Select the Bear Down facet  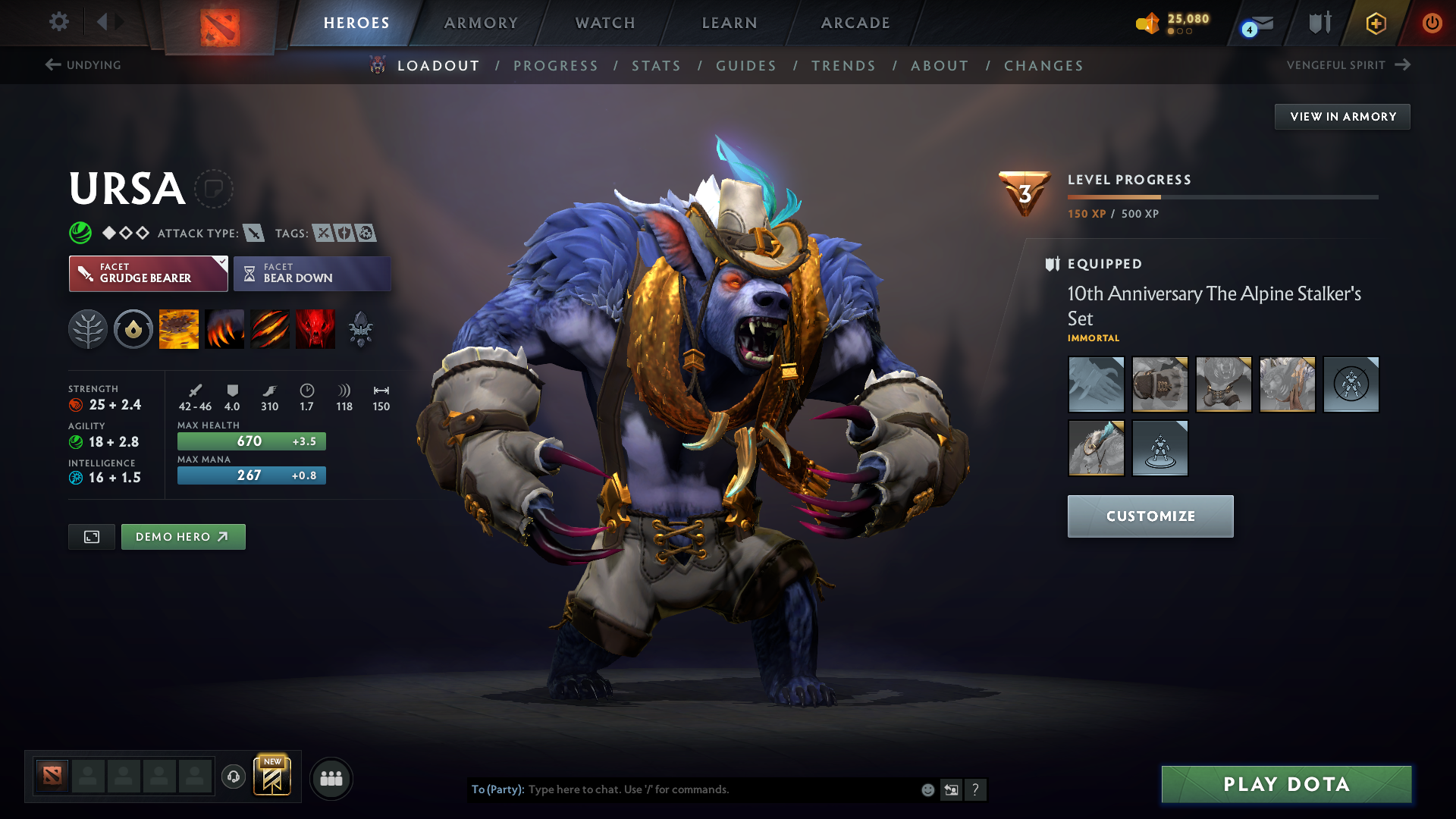tap(312, 273)
